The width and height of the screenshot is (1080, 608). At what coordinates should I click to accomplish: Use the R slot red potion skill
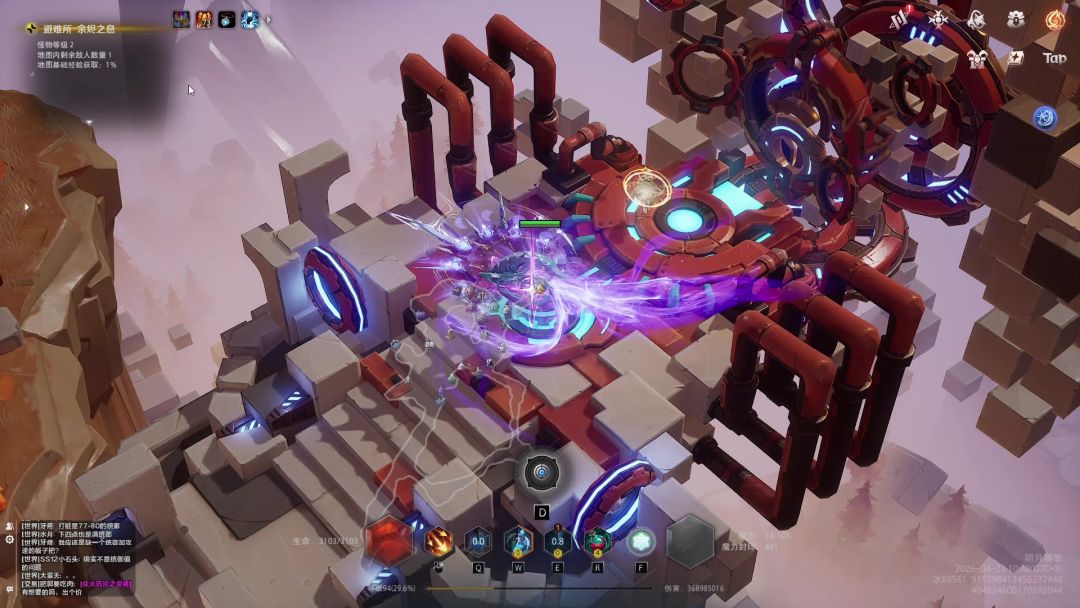[598, 542]
